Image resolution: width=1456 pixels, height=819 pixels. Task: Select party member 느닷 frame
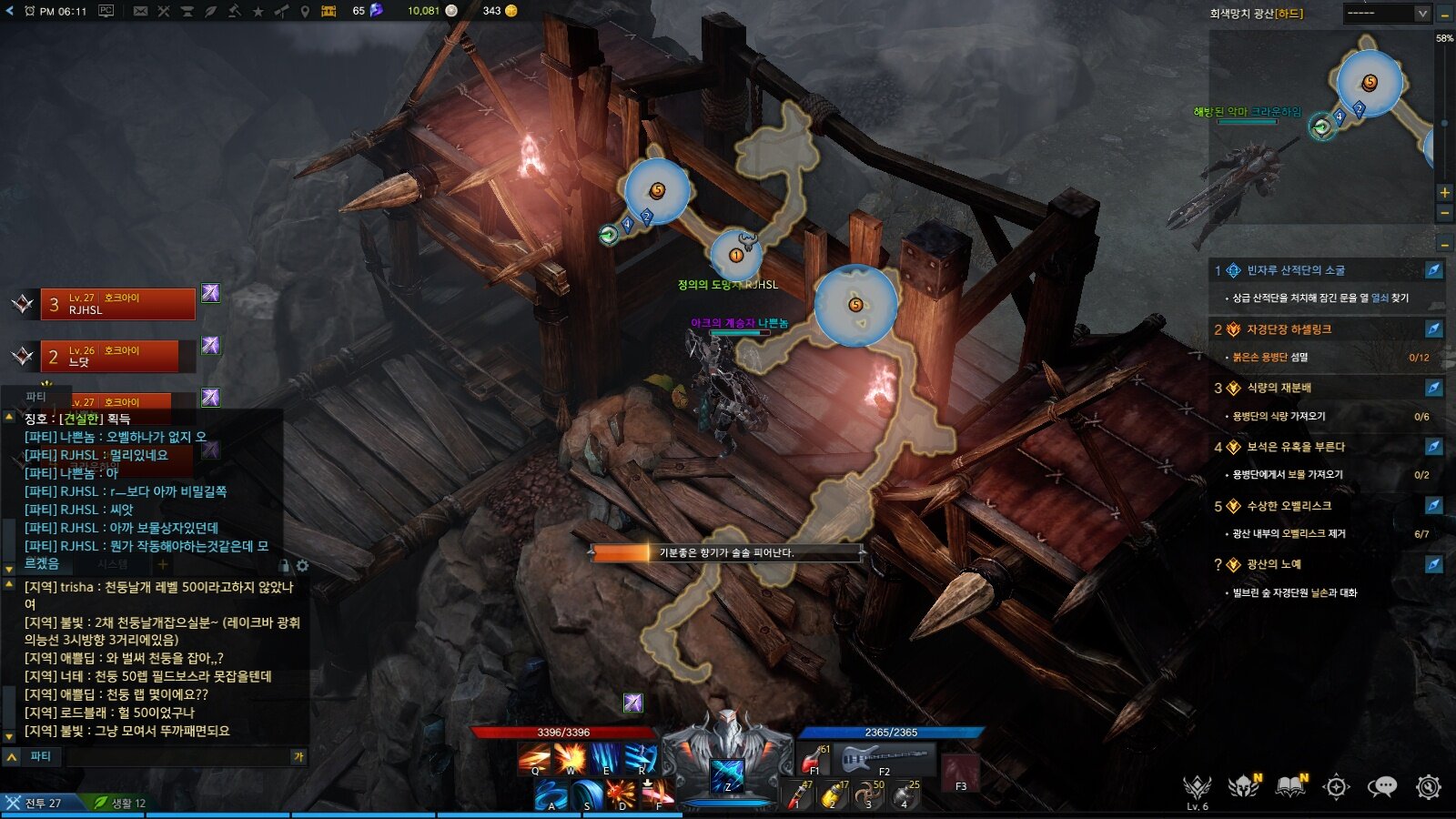118,356
